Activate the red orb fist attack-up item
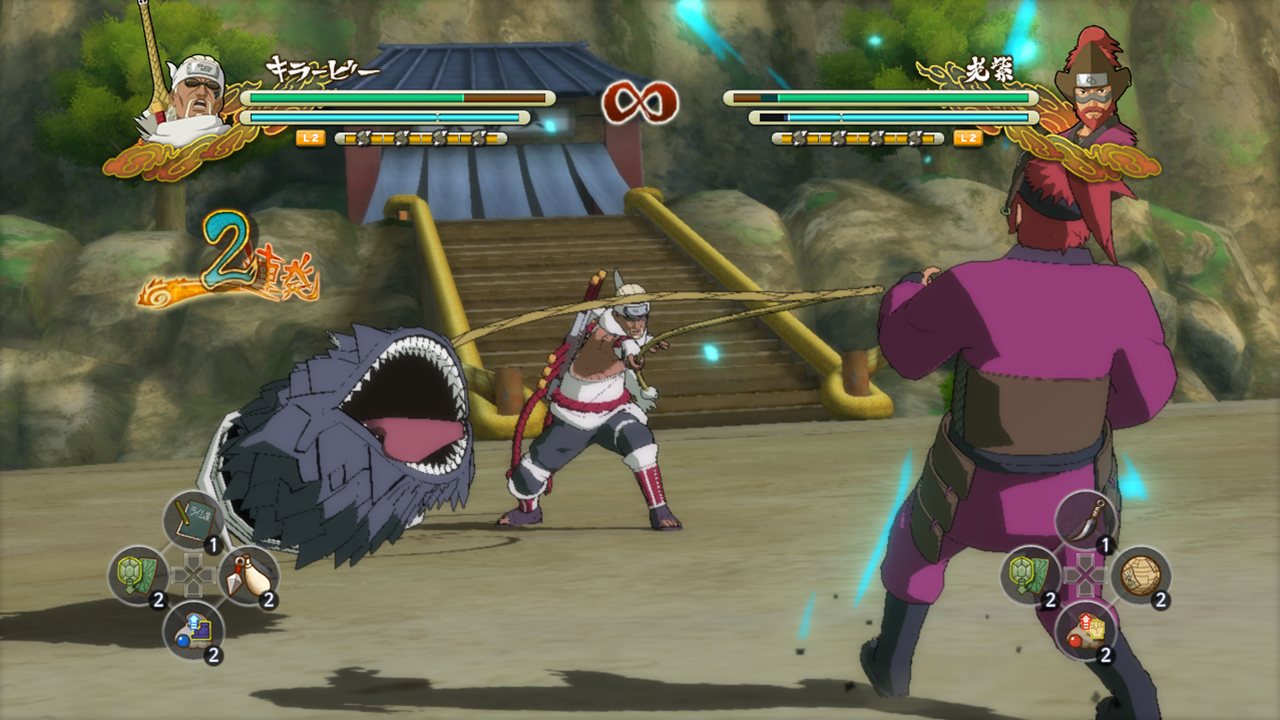This screenshot has width=1280, height=720. pos(1085,630)
